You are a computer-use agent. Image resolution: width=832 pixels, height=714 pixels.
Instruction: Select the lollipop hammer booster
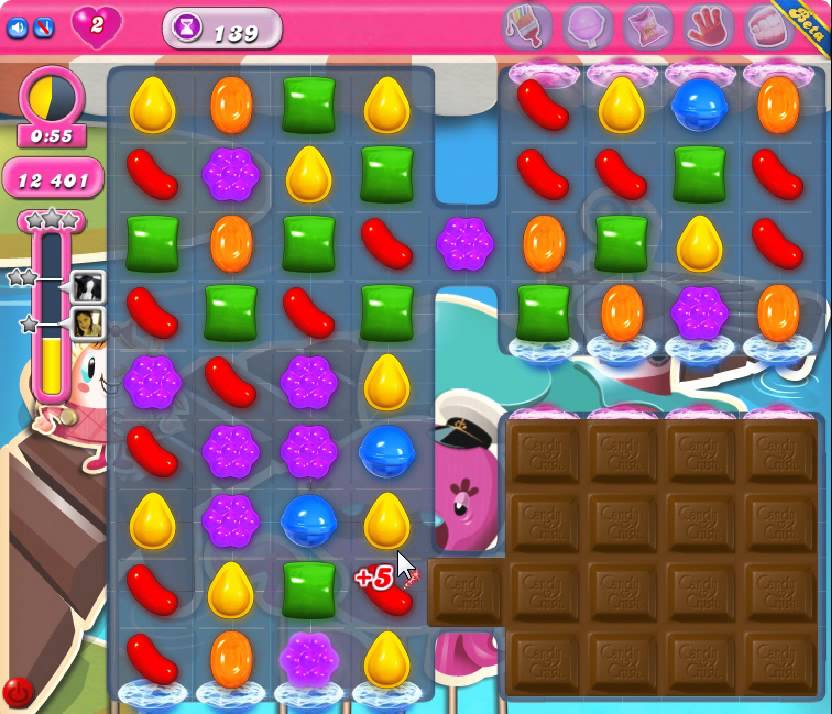pyautogui.click(x=587, y=27)
